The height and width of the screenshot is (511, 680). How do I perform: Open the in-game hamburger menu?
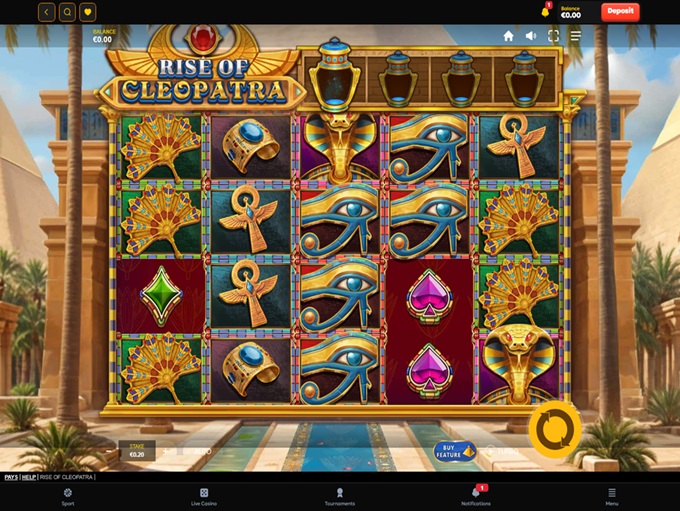(x=575, y=36)
